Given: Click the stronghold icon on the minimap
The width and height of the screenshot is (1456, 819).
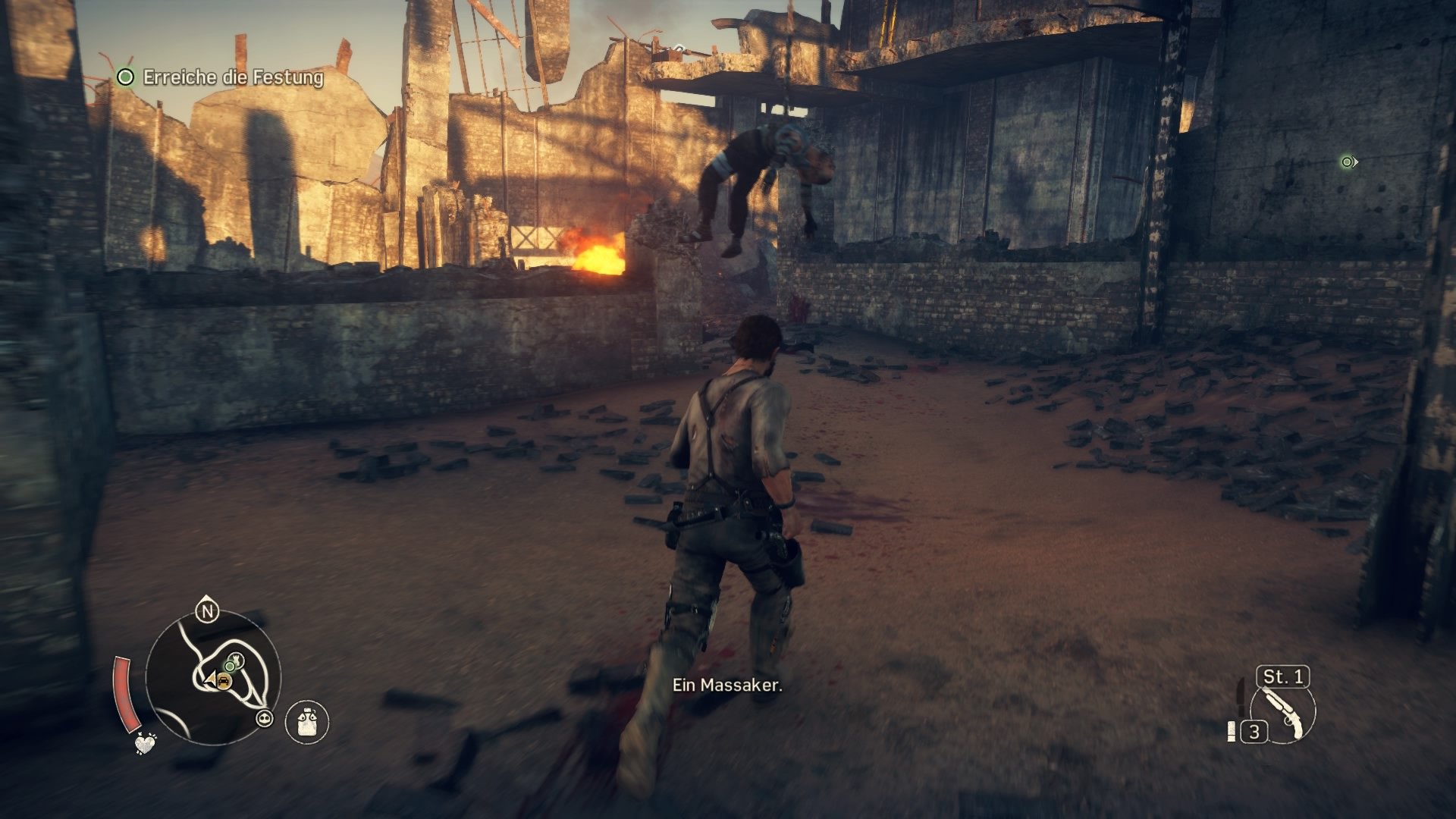Looking at the screenshot, I should pyautogui.click(x=237, y=660).
